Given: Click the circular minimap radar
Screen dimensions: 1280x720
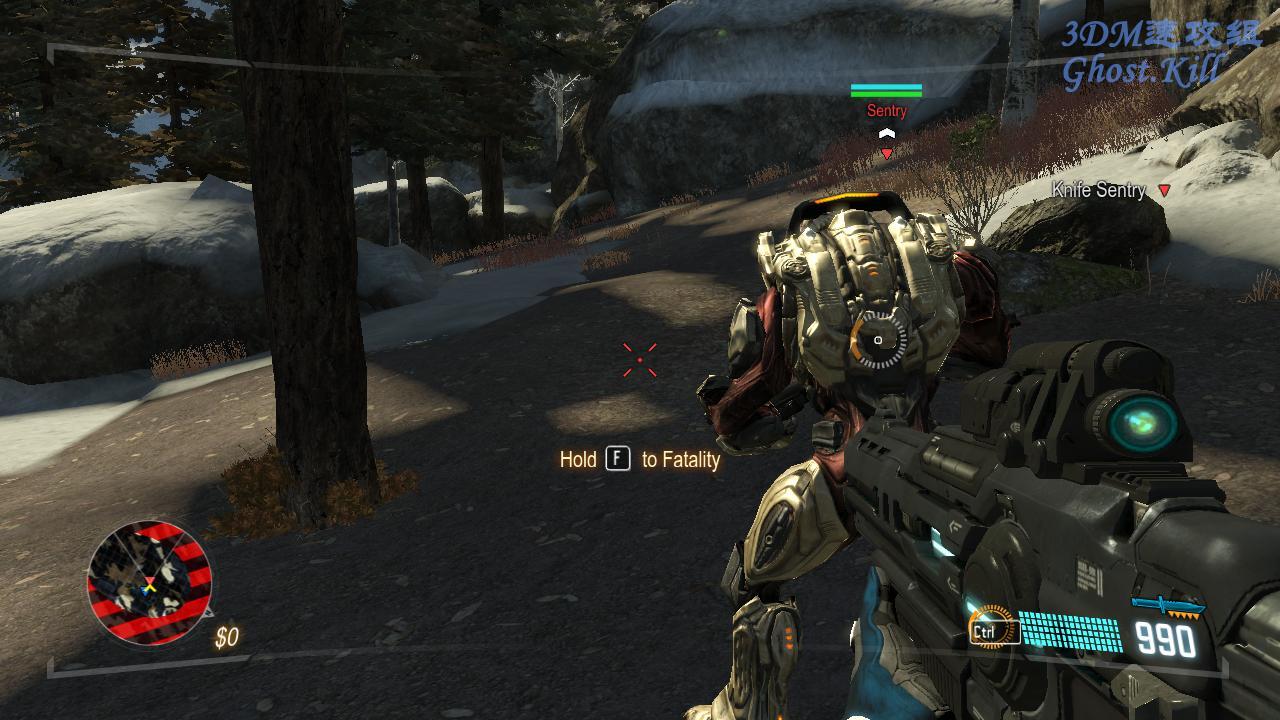Looking at the screenshot, I should pyautogui.click(x=150, y=582).
